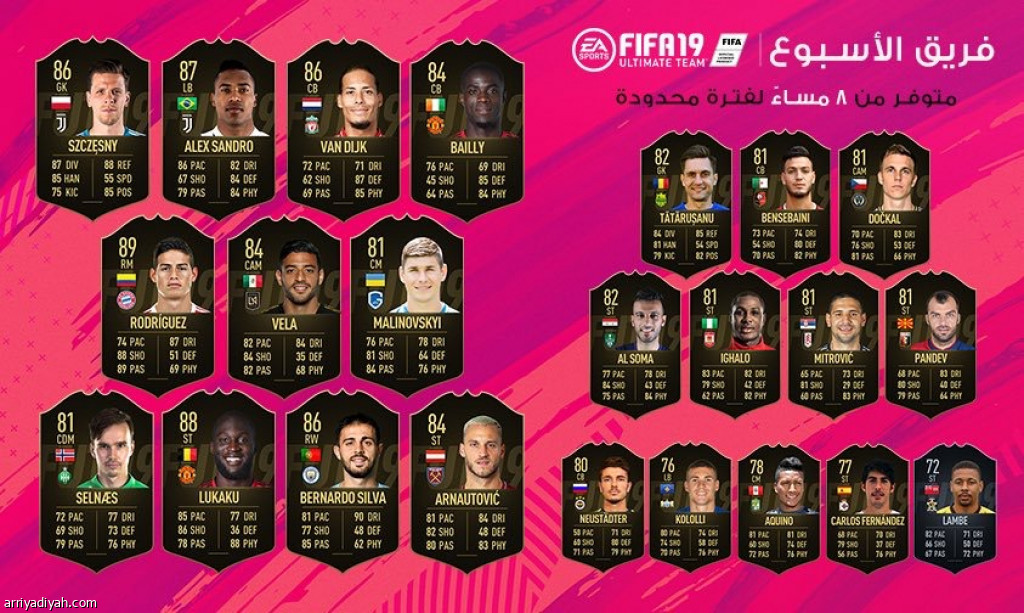Screen dimensions: 1024x613
Task: Pick the Van Dijk CB card
Action: [x=343, y=128]
